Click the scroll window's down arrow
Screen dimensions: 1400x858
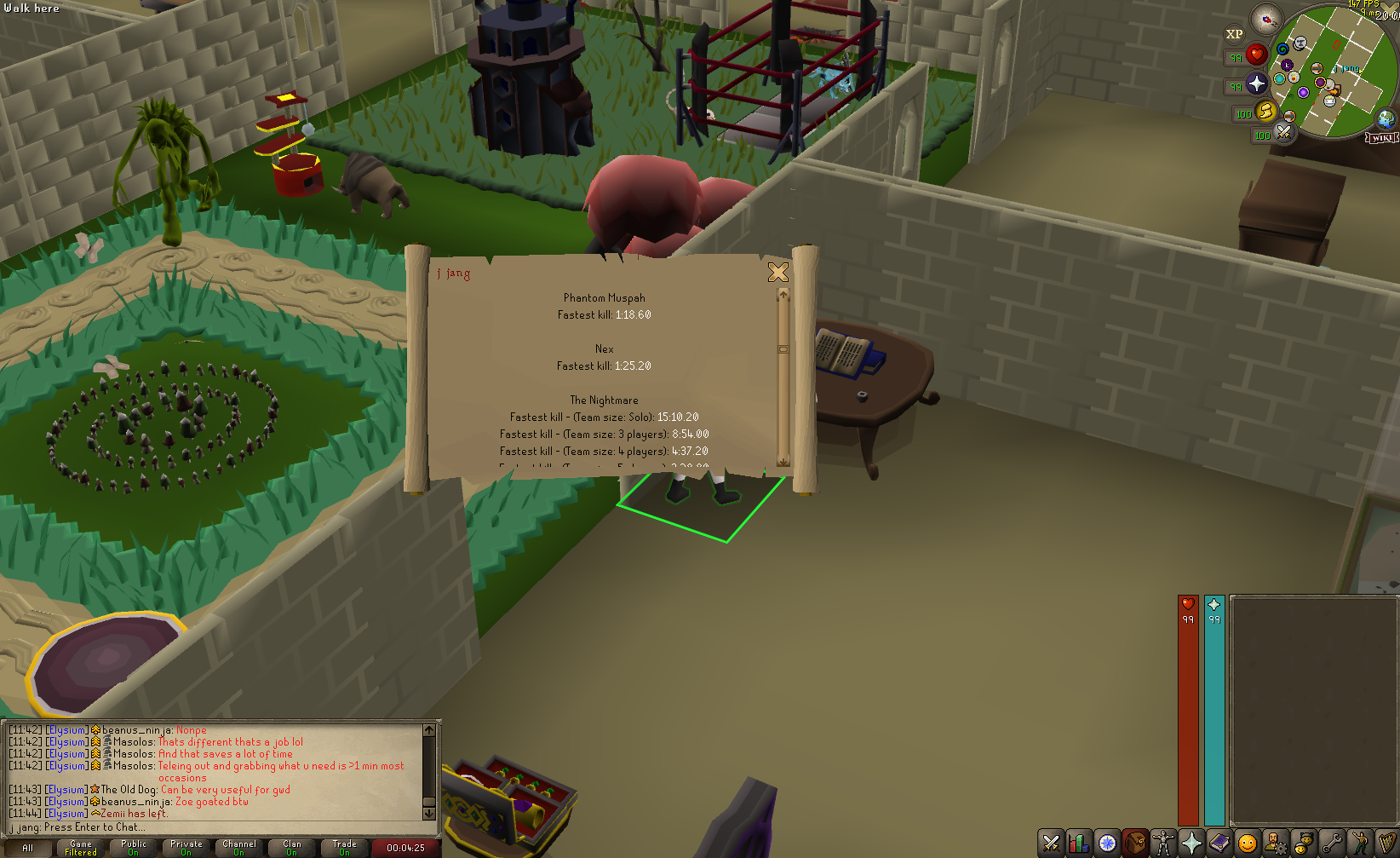[783, 461]
